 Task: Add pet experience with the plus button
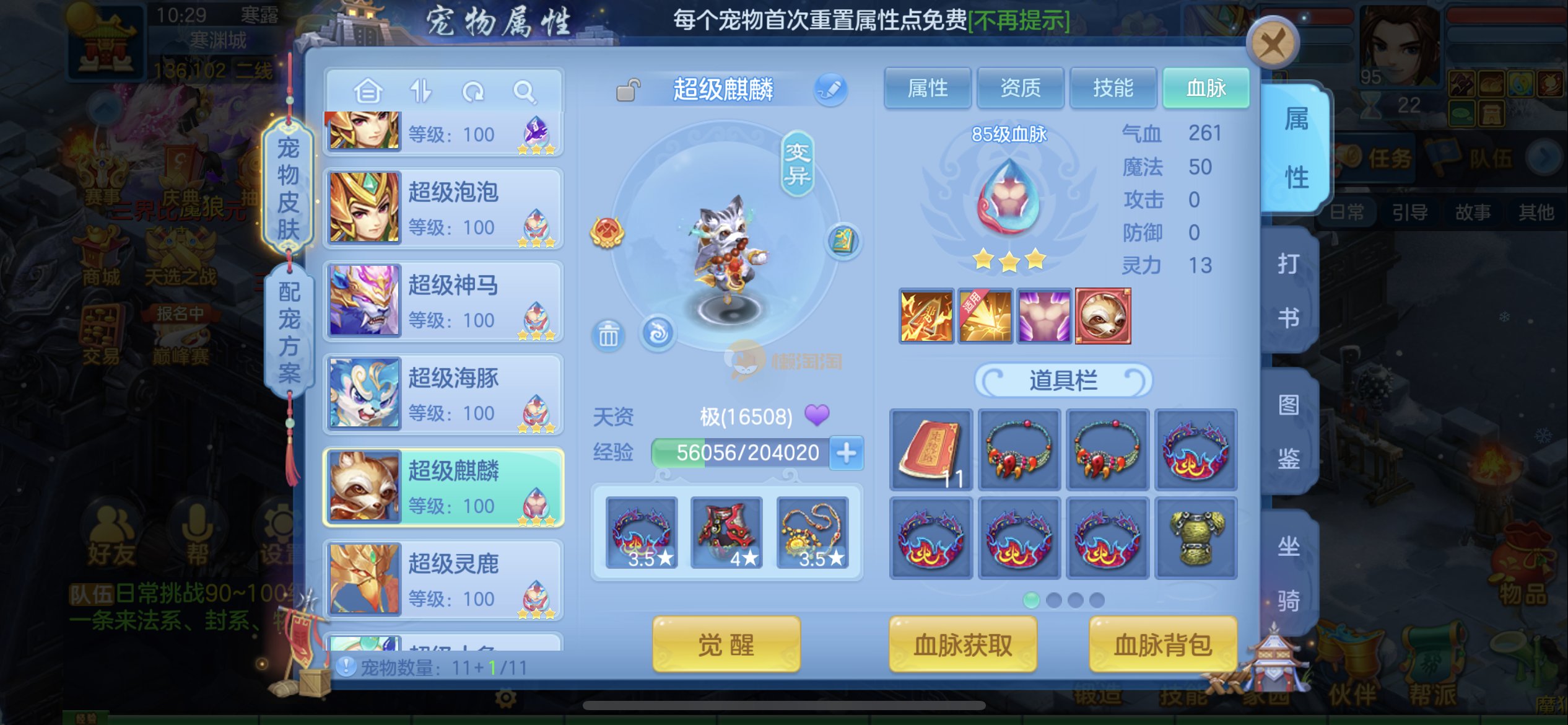[x=846, y=453]
